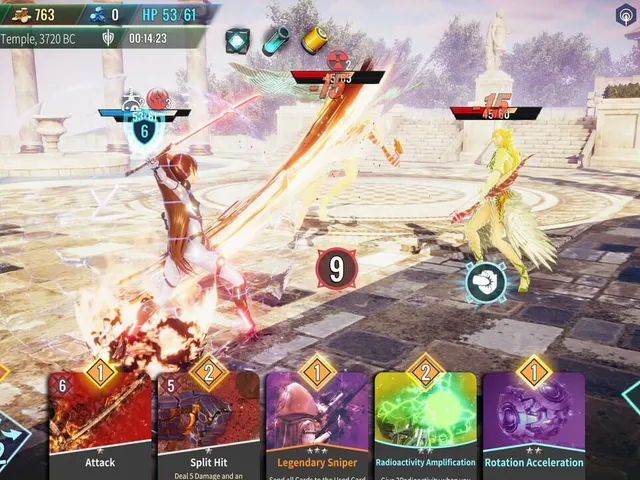Play the Rotation Acceleration card
Screen dimensions: 640x480
[534, 425]
